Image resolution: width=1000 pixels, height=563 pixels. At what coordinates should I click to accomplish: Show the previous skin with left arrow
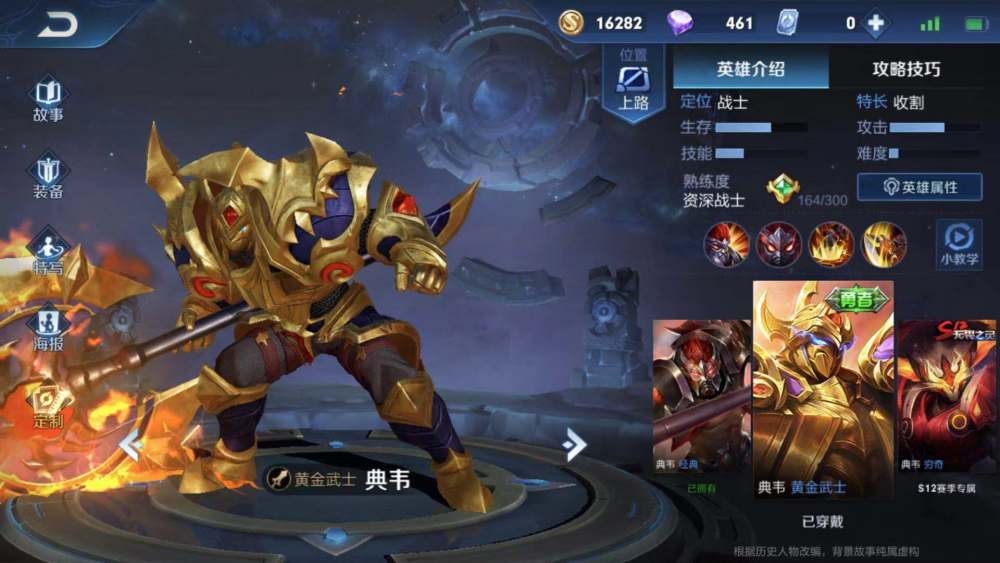point(131,444)
